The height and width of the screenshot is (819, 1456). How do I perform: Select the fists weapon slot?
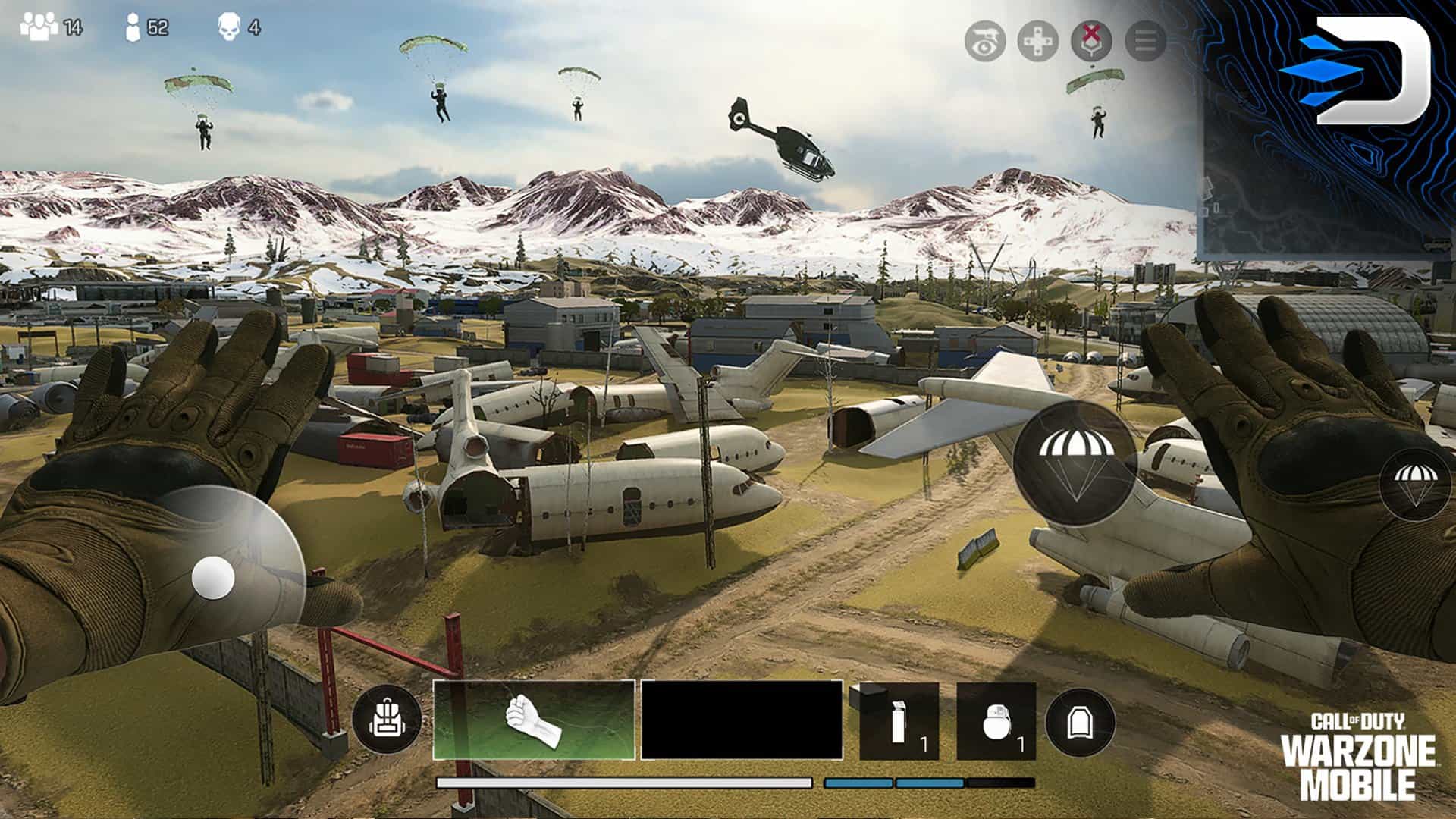click(x=534, y=720)
